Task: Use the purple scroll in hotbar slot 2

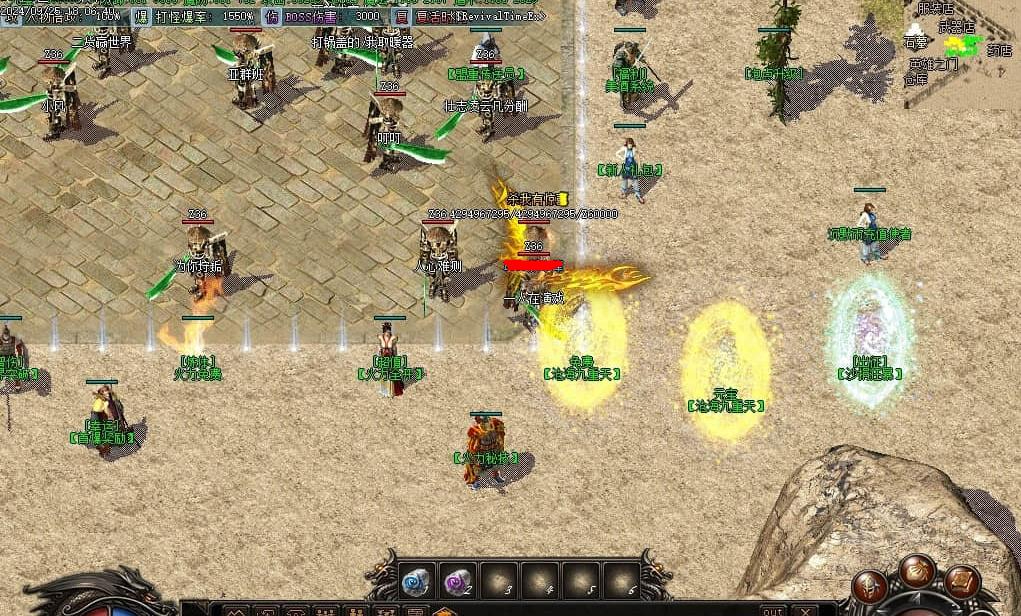Action: [456, 579]
